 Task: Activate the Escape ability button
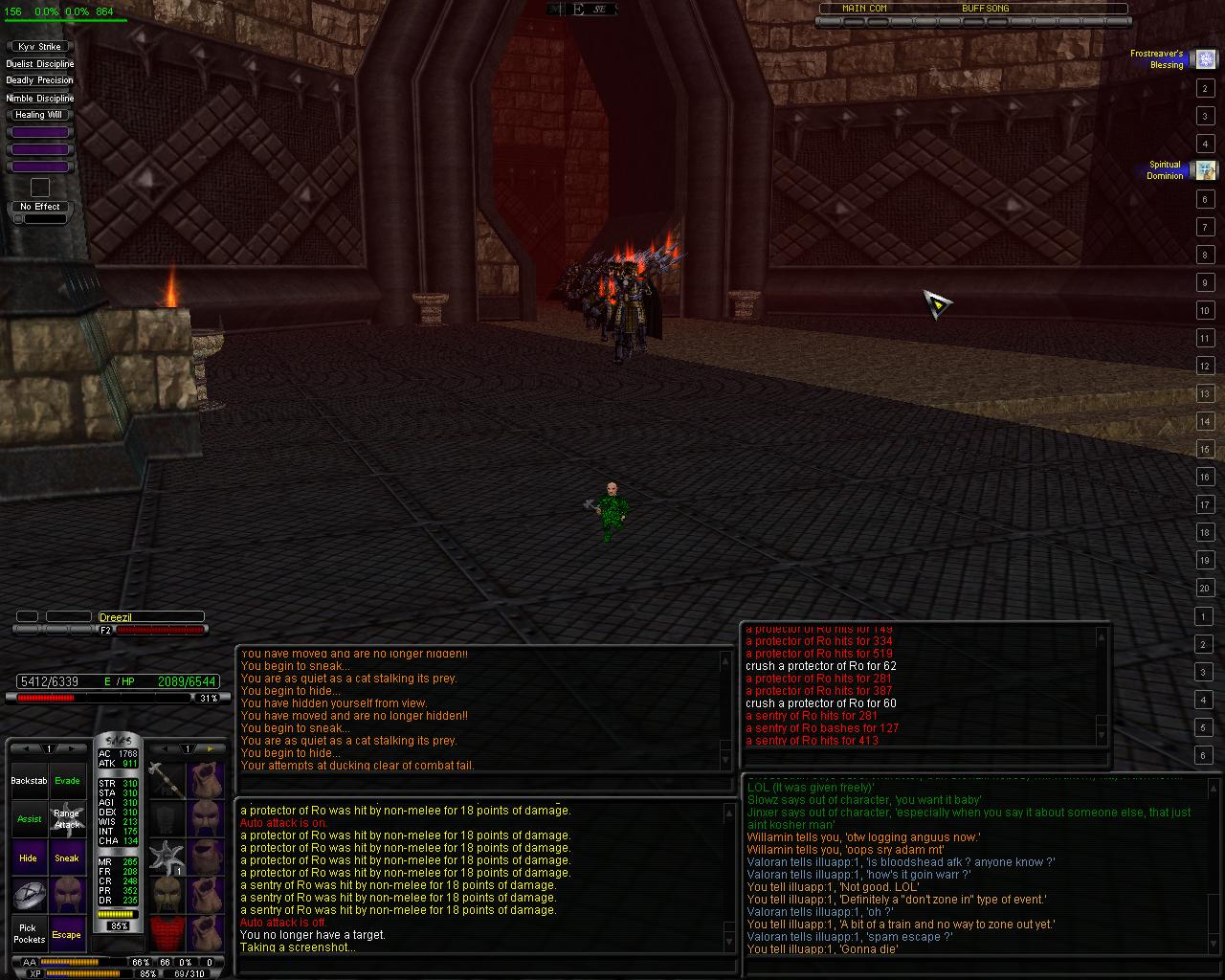[67, 934]
